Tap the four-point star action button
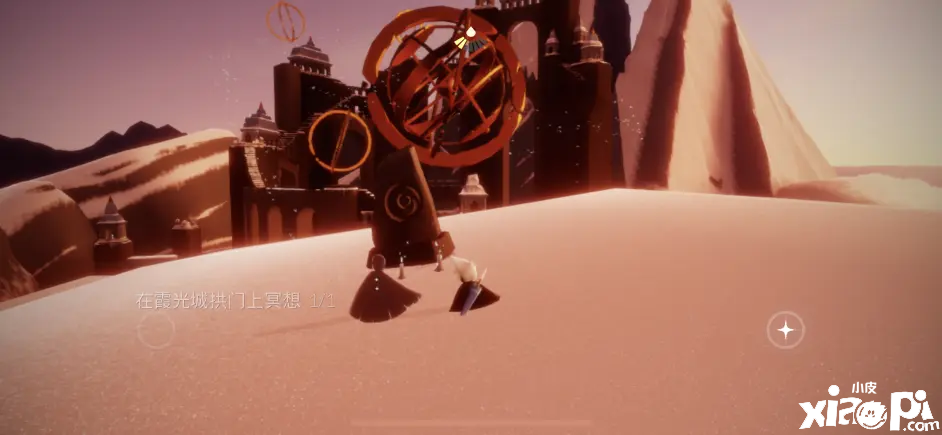The image size is (942, 435). click(786, 329)
